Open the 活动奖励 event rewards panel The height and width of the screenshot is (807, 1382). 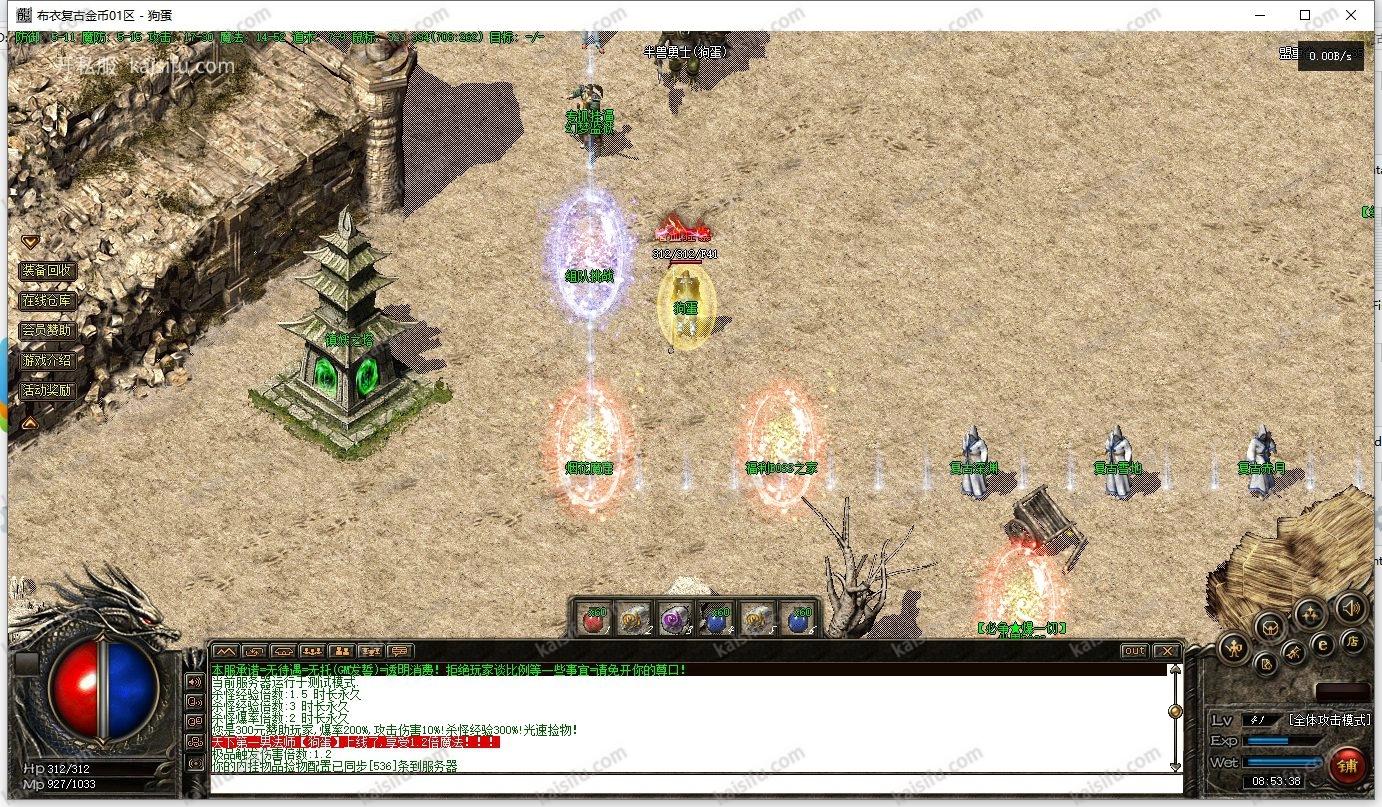tap(47, 390)
